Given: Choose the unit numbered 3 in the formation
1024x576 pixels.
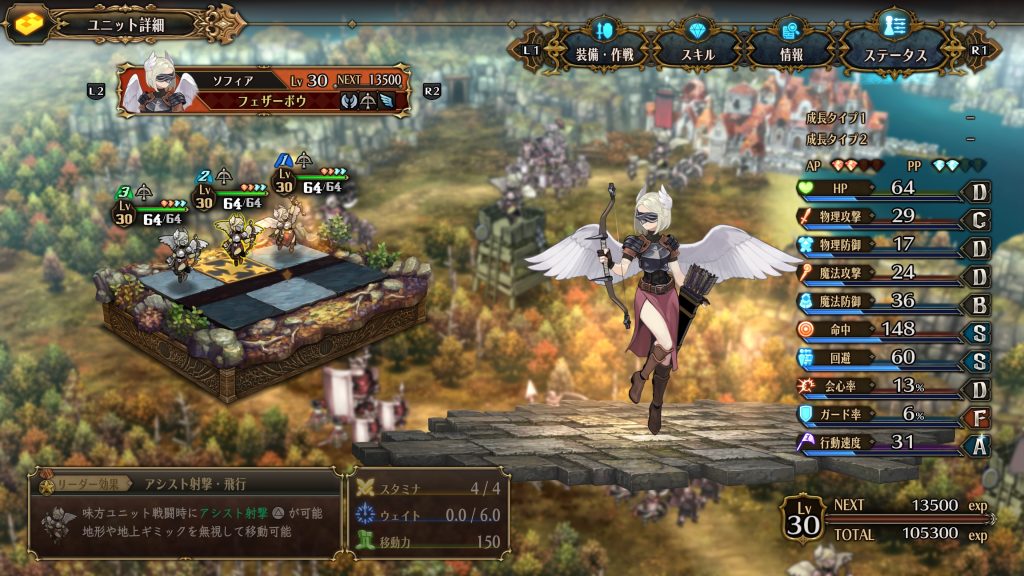Looking at the screenshot, I should [180, 252].
